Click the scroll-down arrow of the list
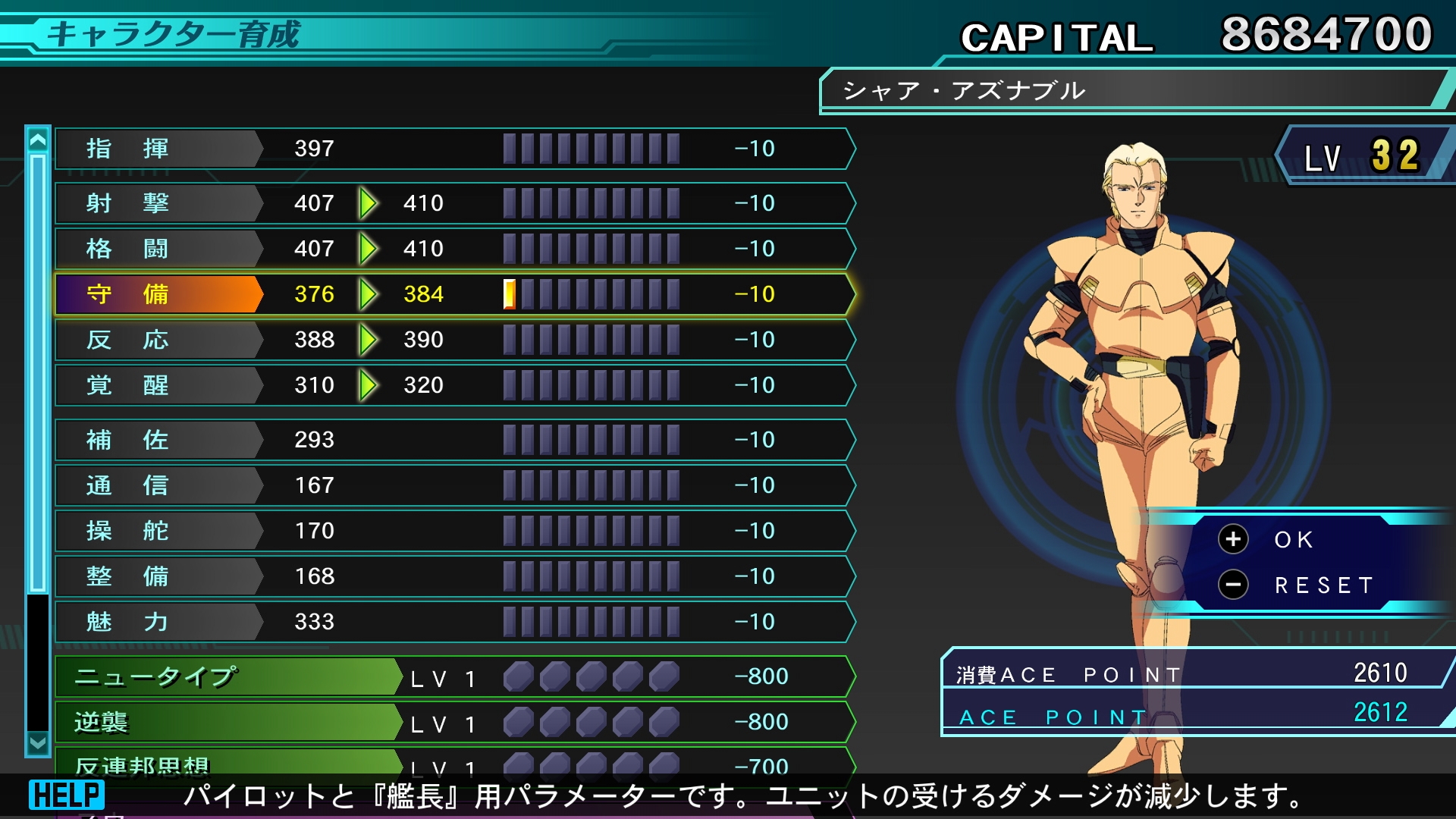The height and width of the screenshot is (819, 1456). (38, 742)
